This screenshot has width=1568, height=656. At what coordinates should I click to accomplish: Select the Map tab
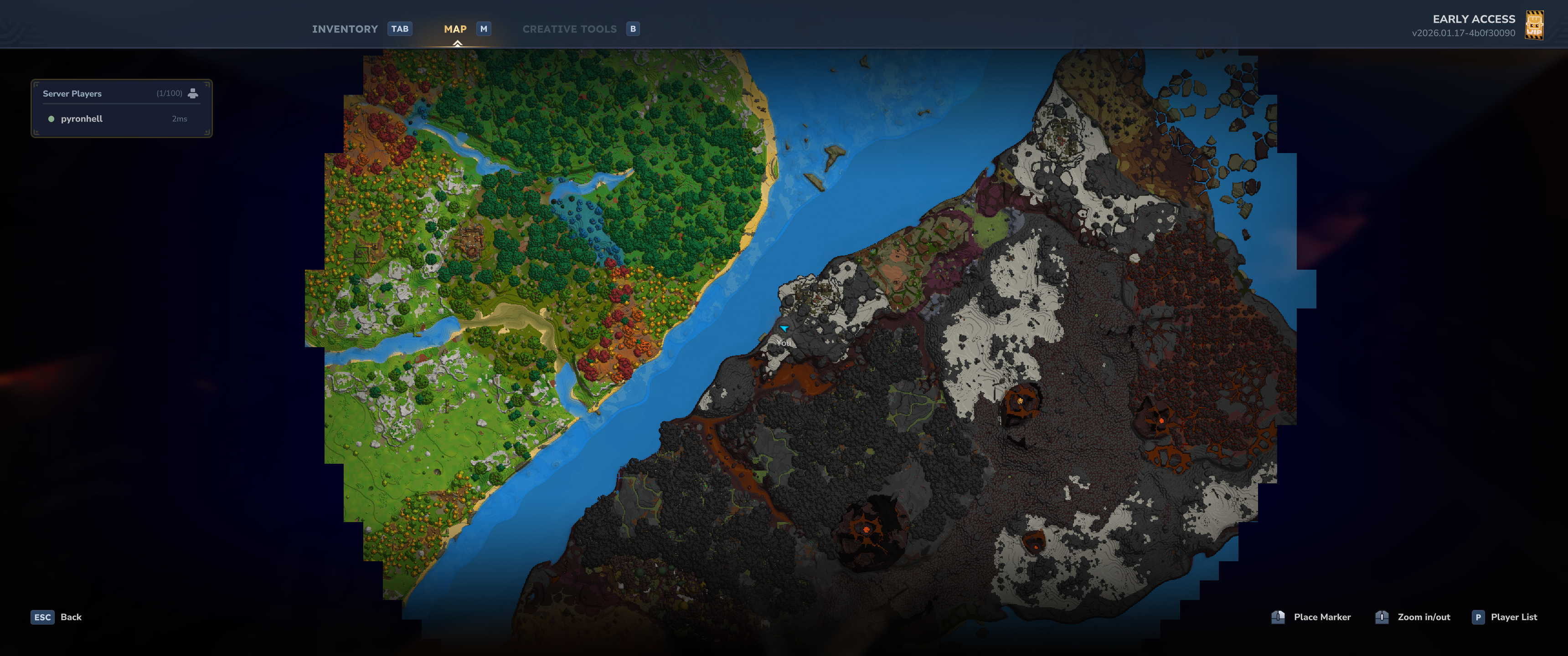pos(455,29)
